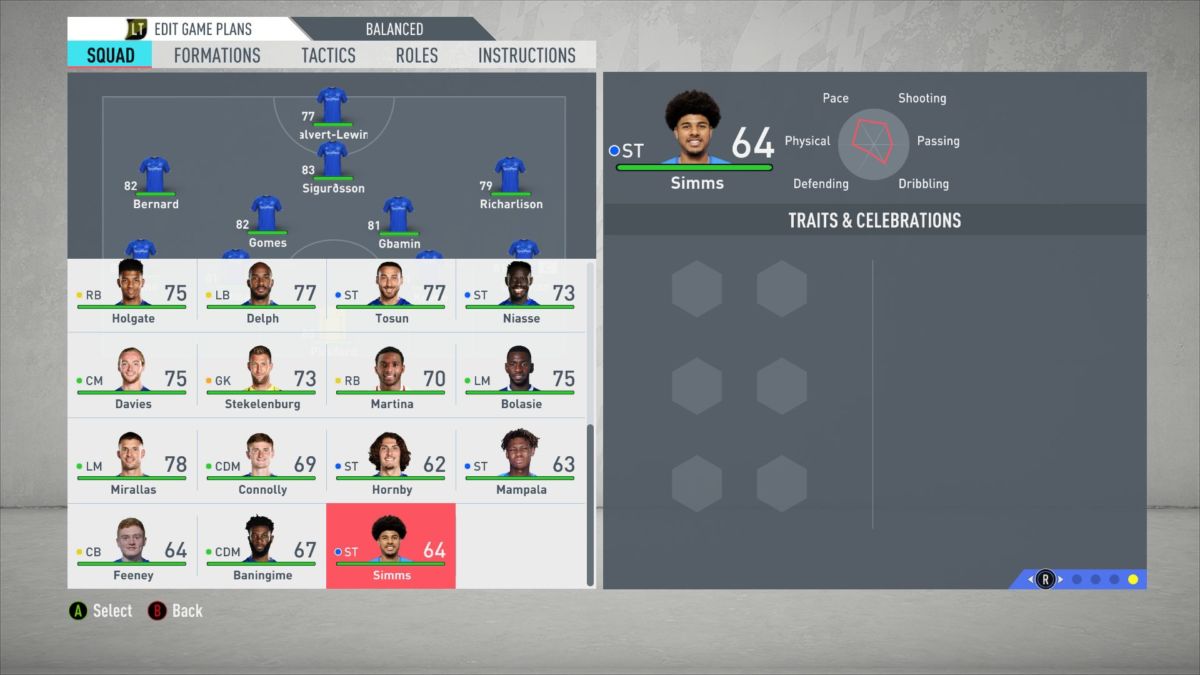Select Bolasie's player card
This screenshot has height=675, width=1200.
tap(520, 381)
